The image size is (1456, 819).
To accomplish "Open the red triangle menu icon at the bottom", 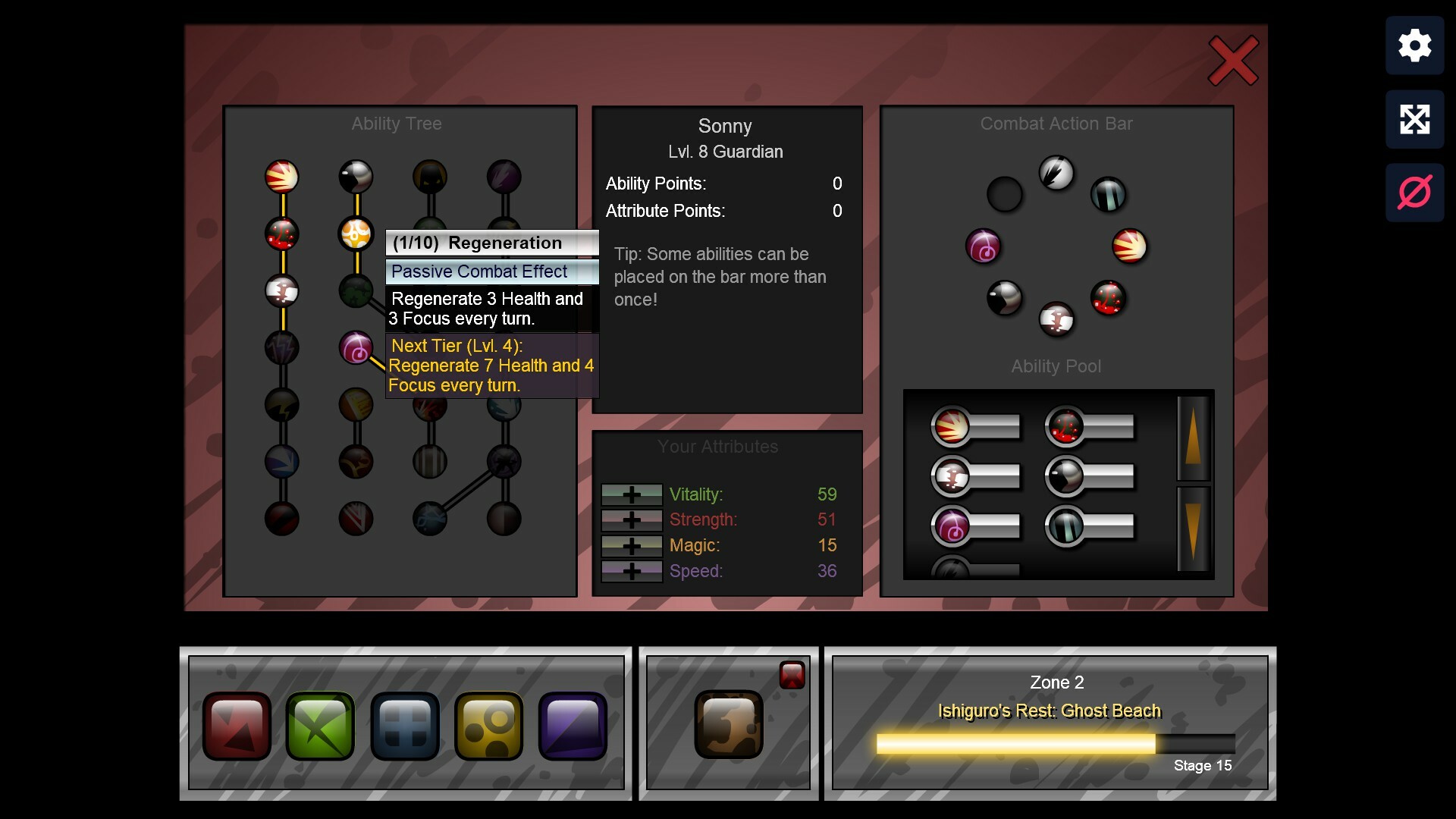I will click(x=237, y=726).
